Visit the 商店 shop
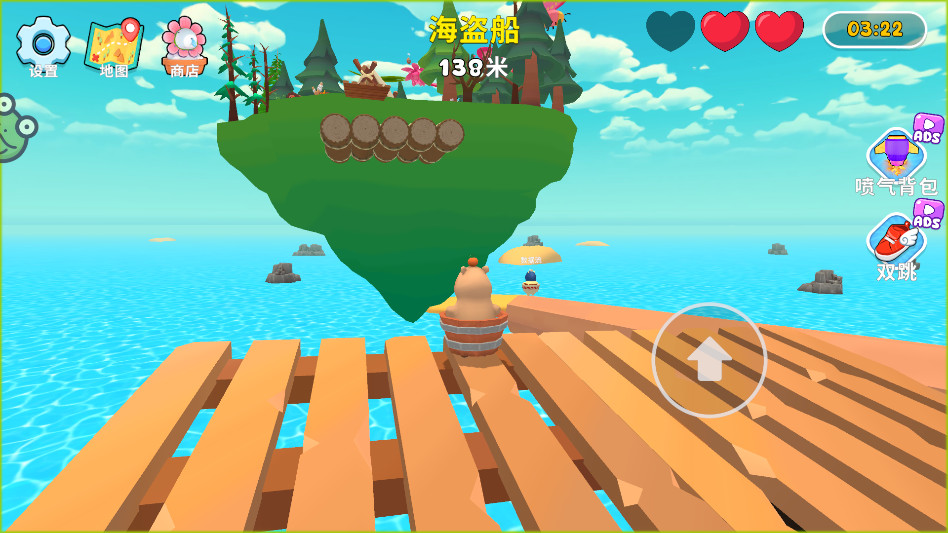 coord(184,45)
